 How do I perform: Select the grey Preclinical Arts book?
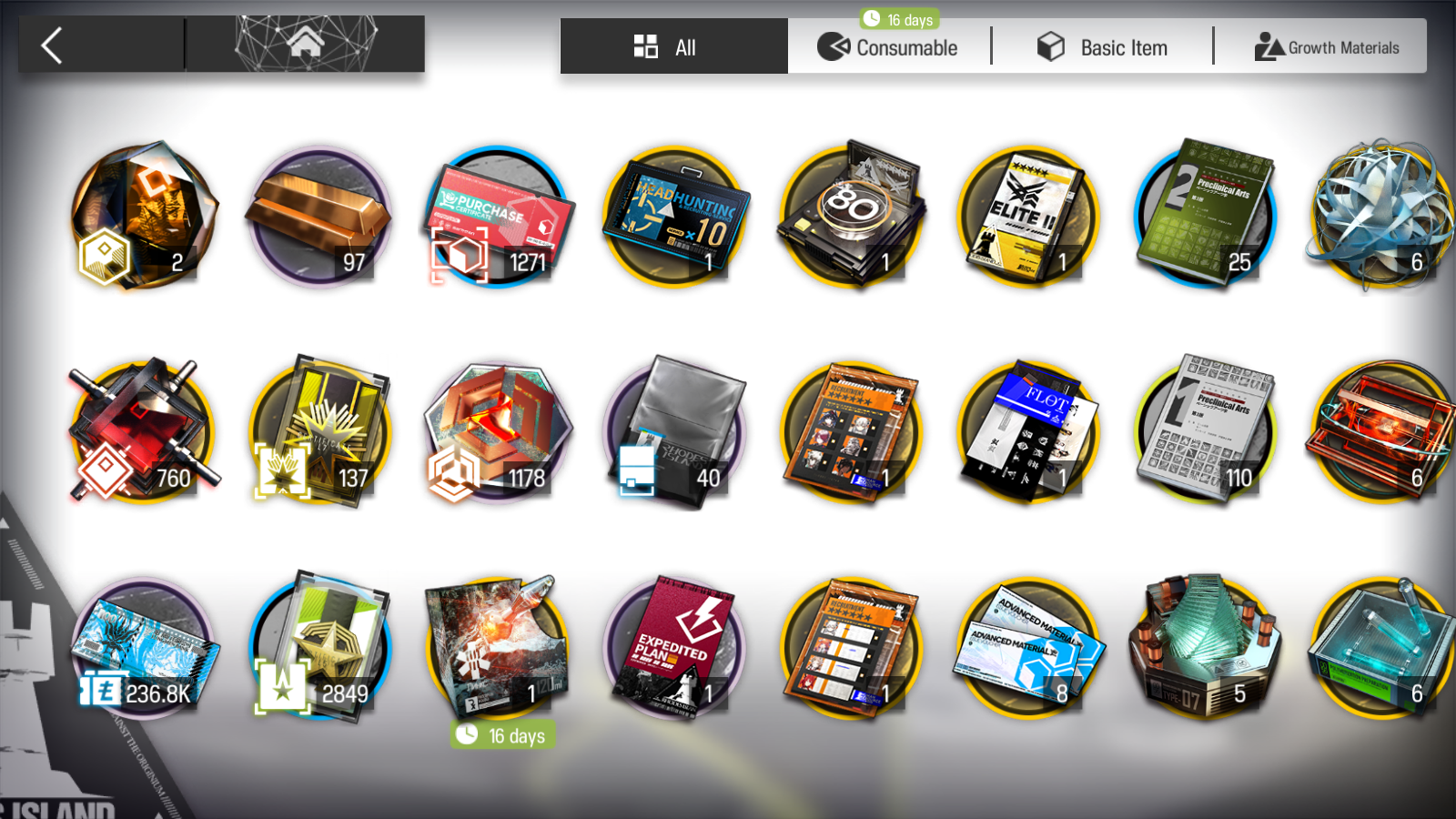click(x=1205, y=430)
